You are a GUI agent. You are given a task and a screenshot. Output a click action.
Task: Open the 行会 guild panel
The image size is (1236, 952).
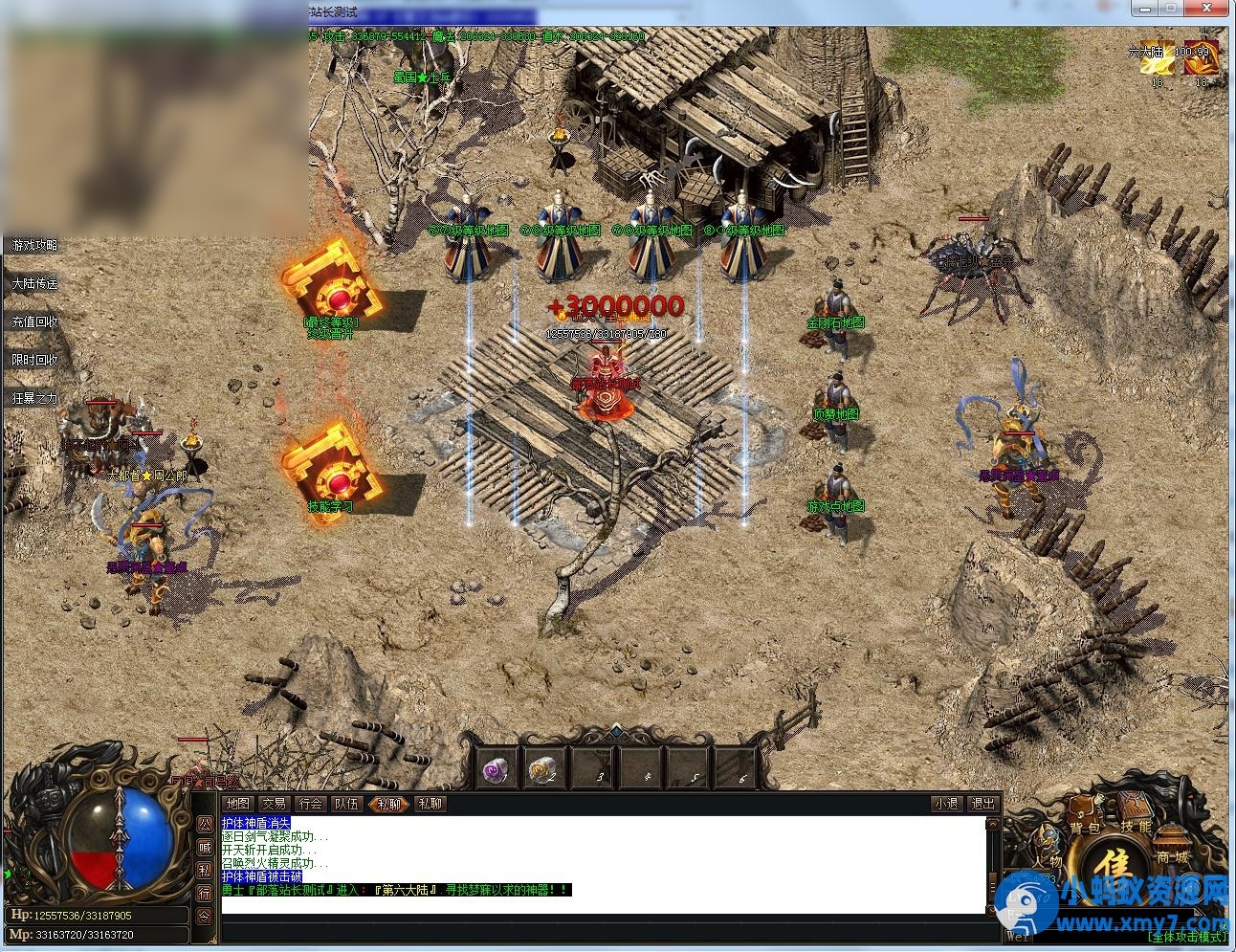tap(311, 804)
